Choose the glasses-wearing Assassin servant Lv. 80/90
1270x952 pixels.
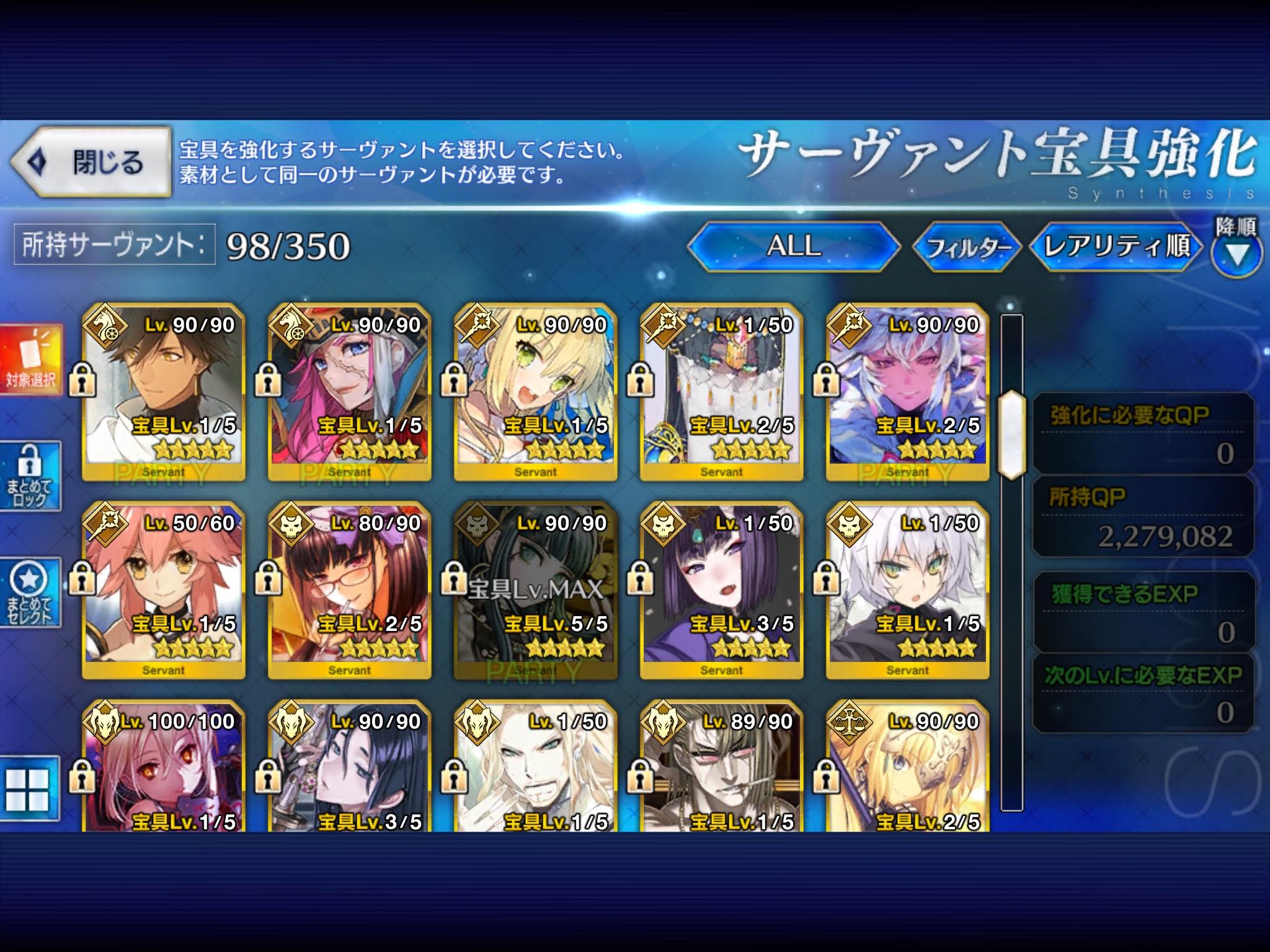tap(350, 590)
